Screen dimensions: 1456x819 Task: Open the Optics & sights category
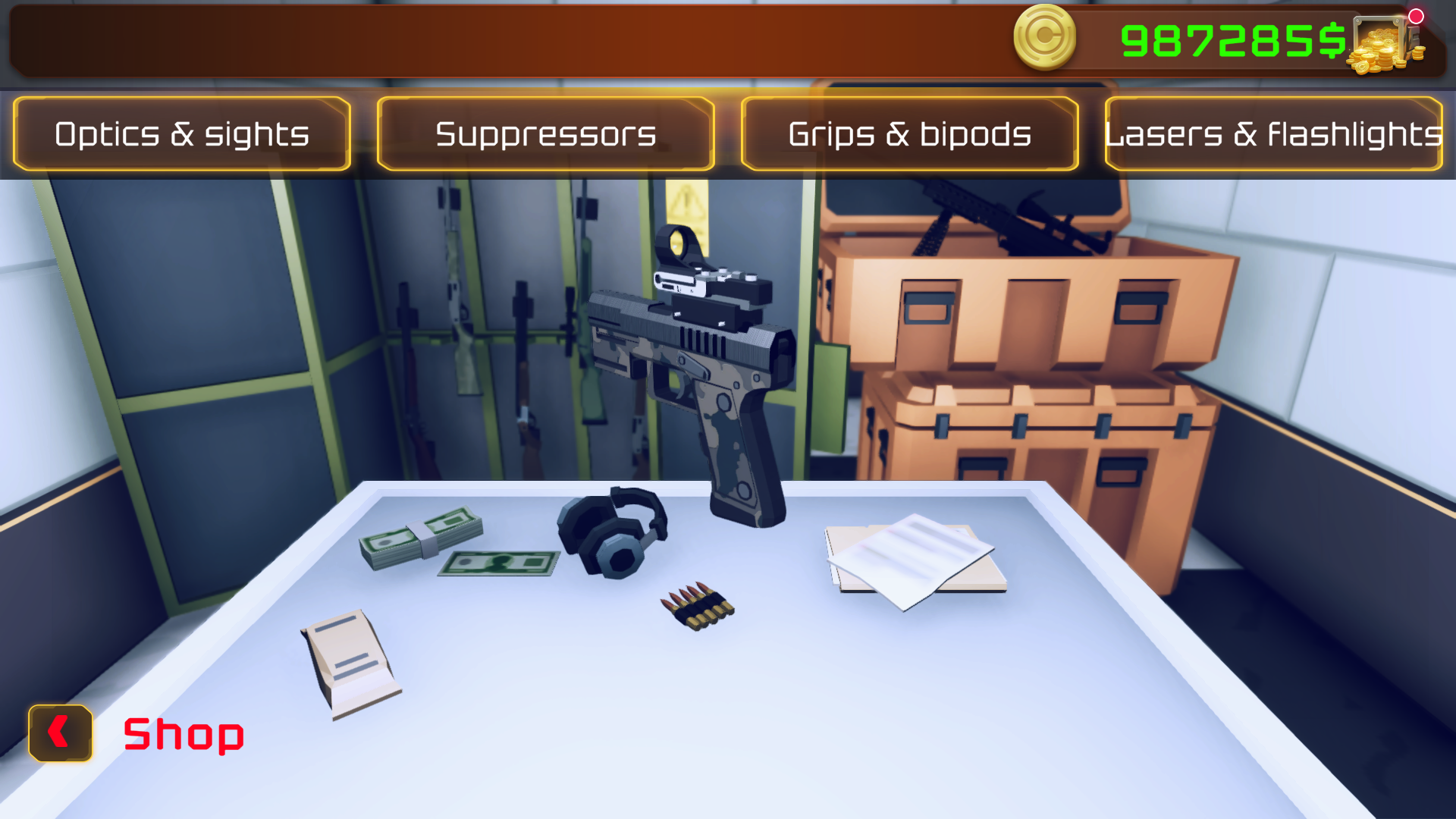[180, 133]
